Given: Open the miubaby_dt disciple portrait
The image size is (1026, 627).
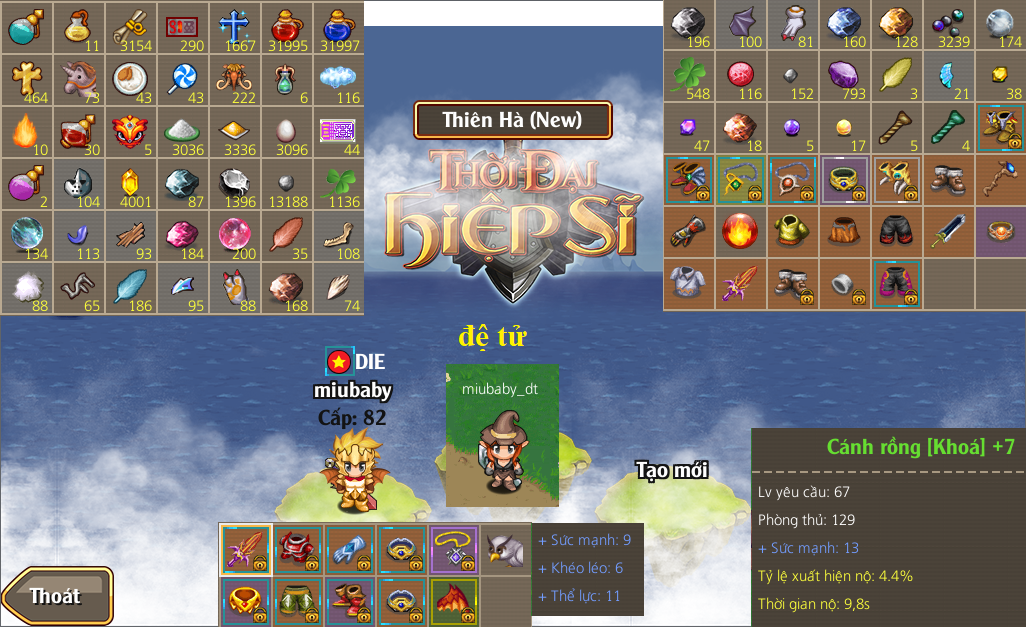Looking at the screenshot, I should pyautogui.click(x=502, y=435).
